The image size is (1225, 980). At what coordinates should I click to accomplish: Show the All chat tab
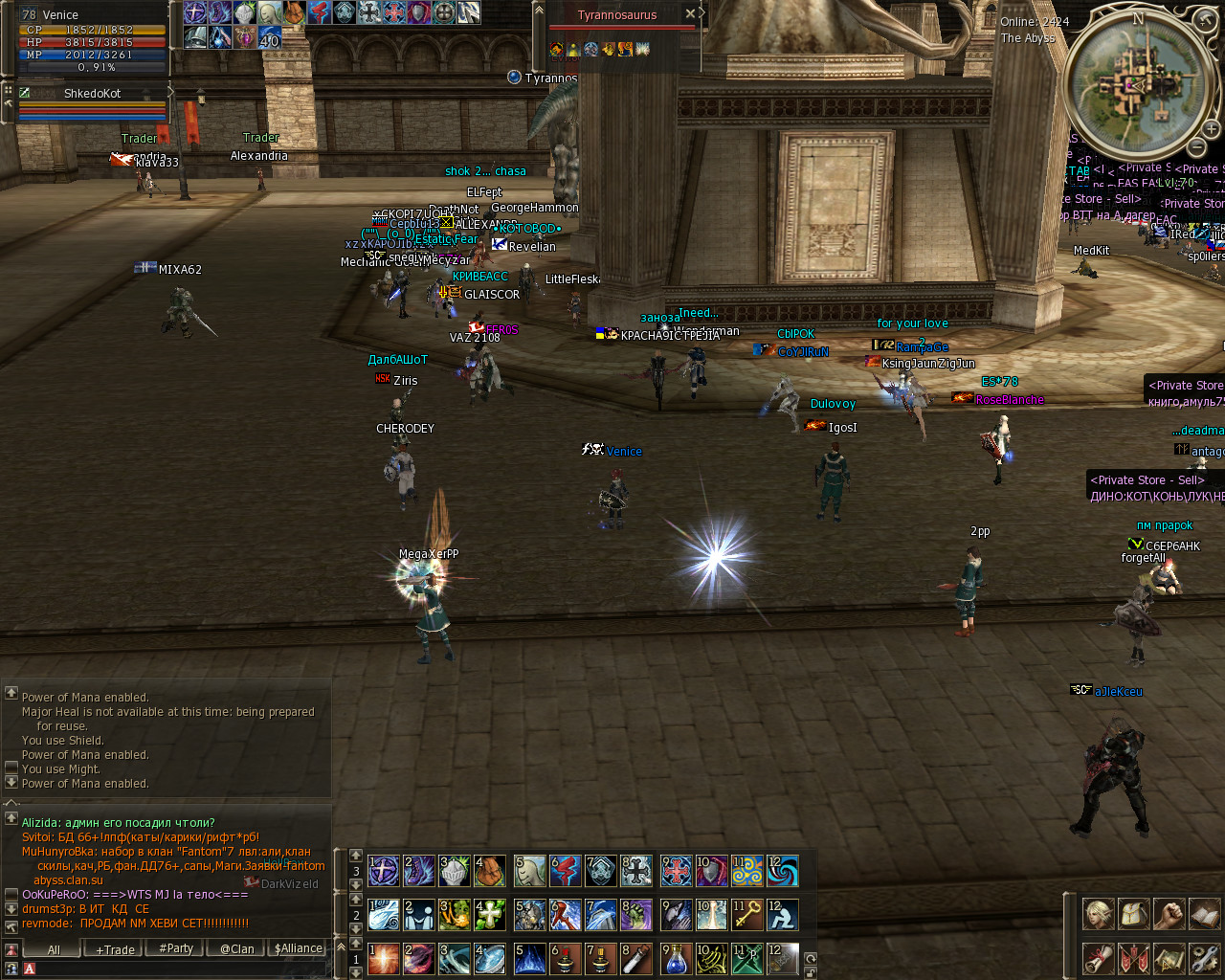pos(54,949)
